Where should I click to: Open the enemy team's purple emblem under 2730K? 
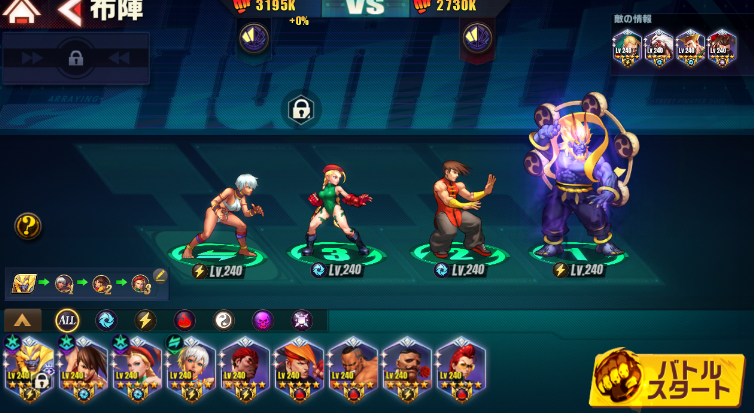click(476, 38)
